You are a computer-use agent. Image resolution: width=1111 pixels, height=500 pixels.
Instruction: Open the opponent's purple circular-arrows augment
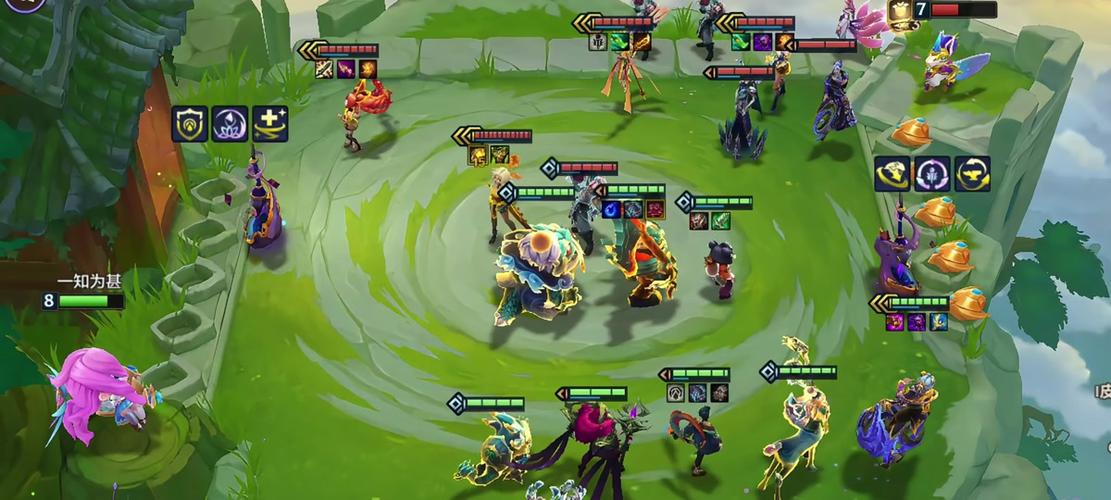pyautogui.click(x=932, y=173)
